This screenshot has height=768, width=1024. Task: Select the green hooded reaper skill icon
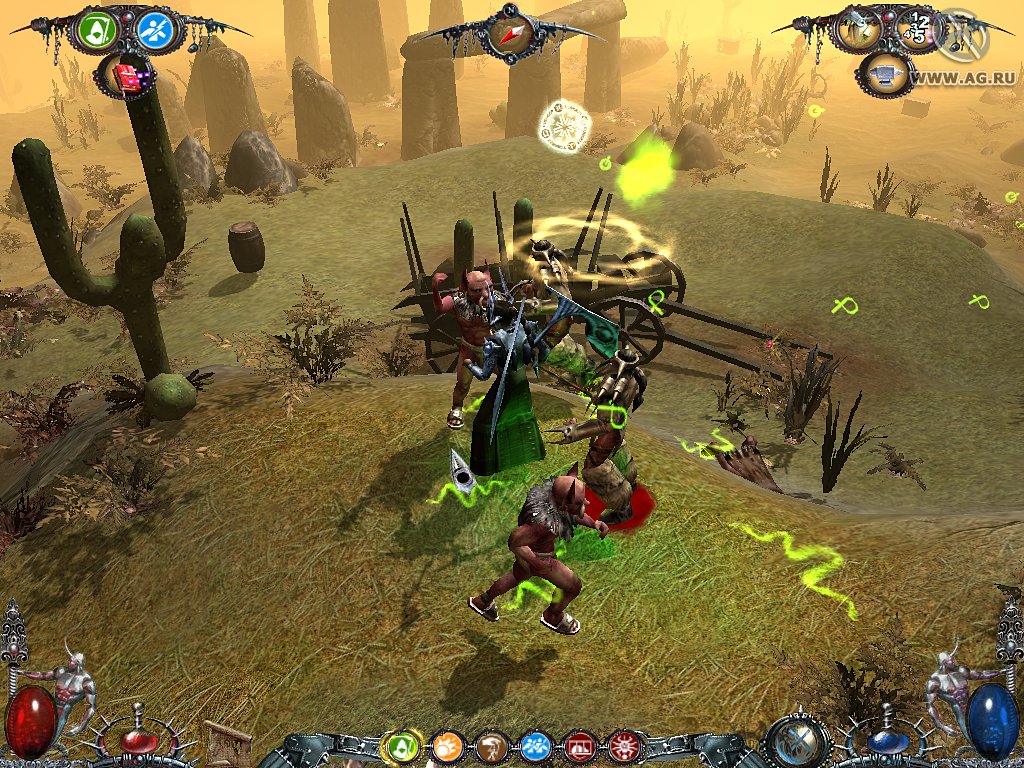97,31
